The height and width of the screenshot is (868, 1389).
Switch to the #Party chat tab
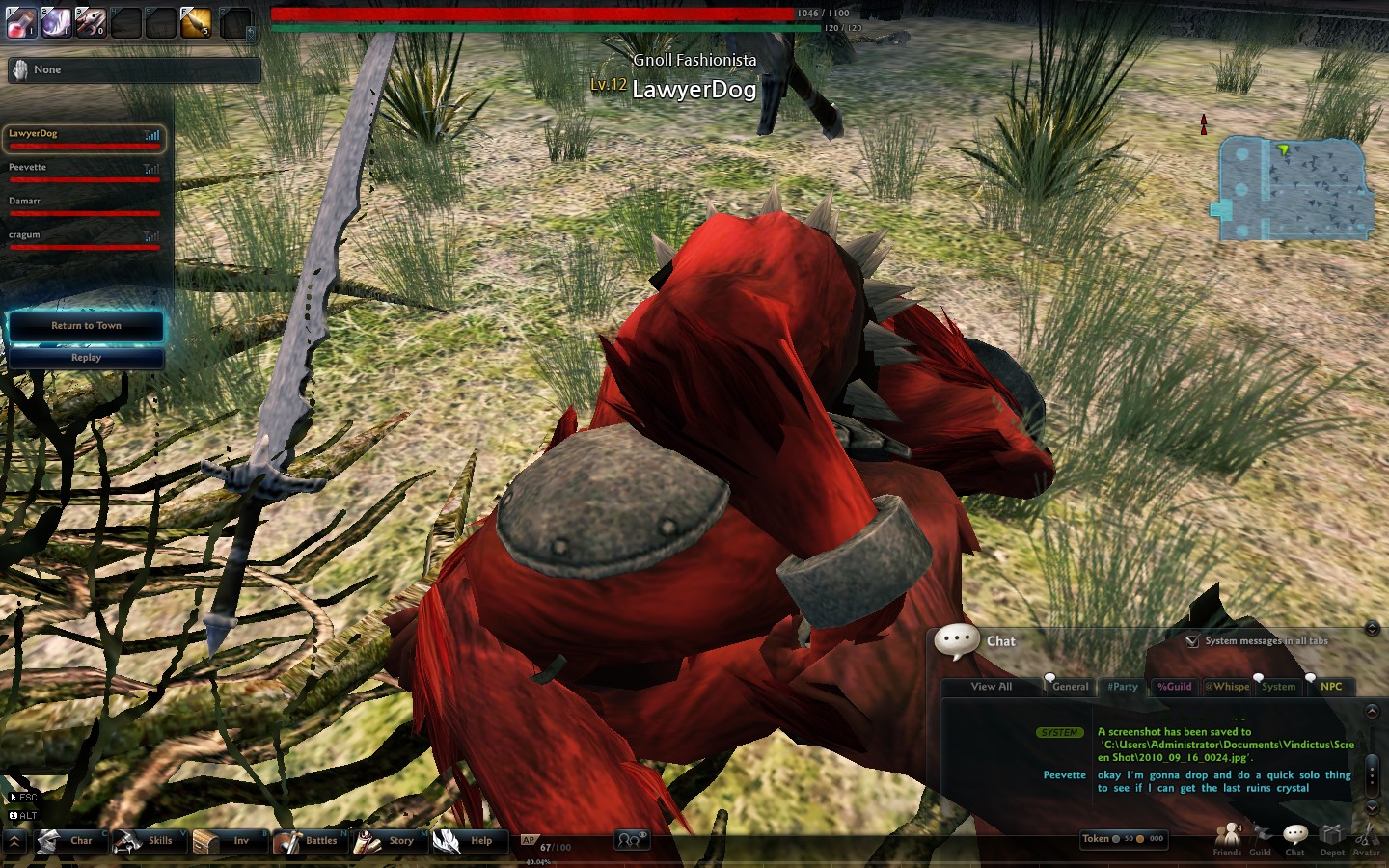coord(1123,687)
